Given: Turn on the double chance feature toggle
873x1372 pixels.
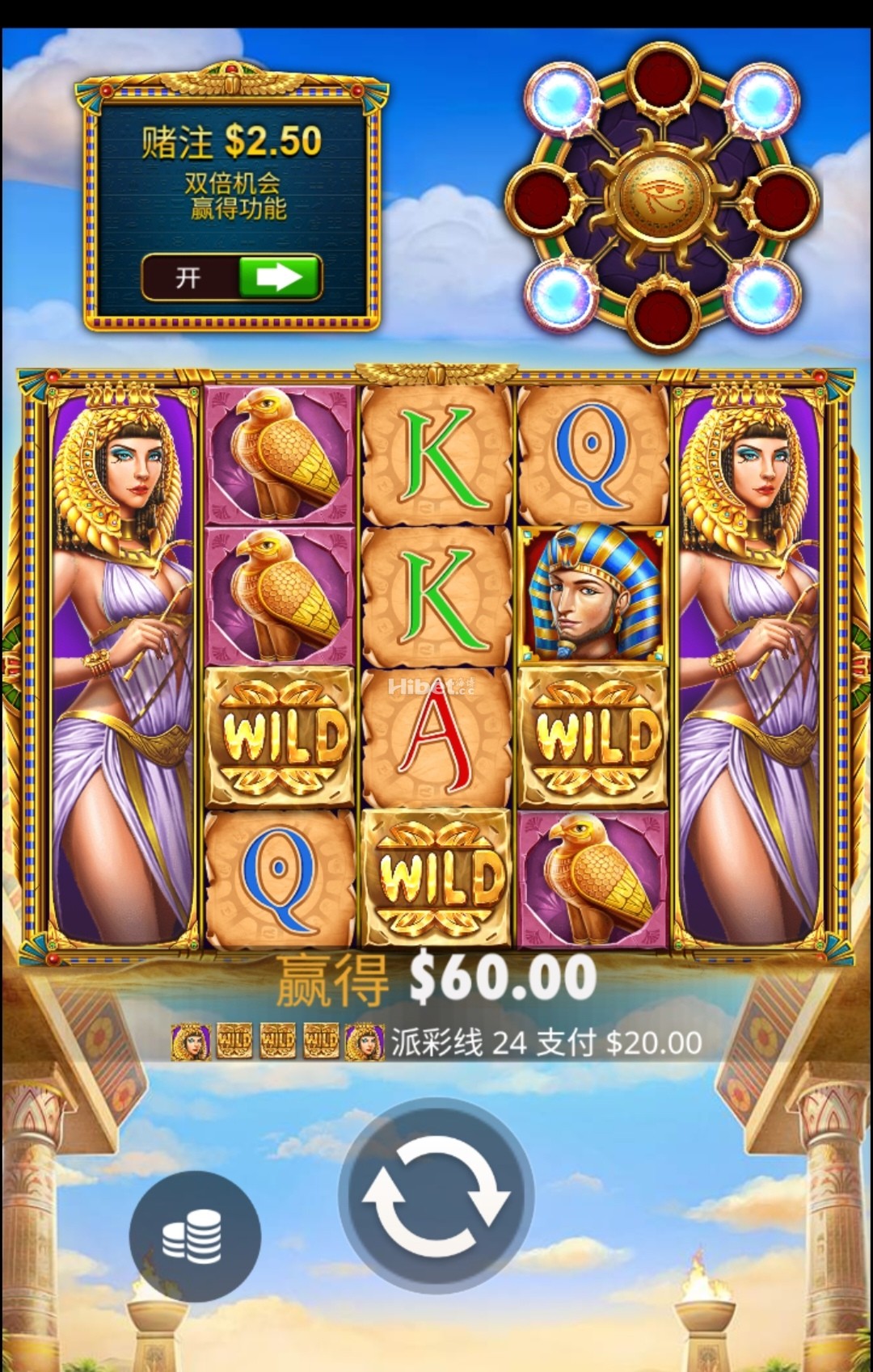Looking at the screenshot, I should point(232,278).
